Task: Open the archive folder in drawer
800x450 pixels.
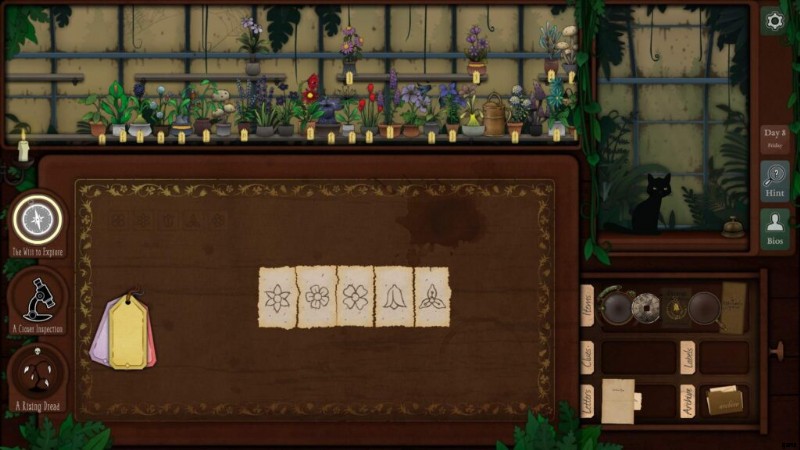Action: tap(724, 401)
